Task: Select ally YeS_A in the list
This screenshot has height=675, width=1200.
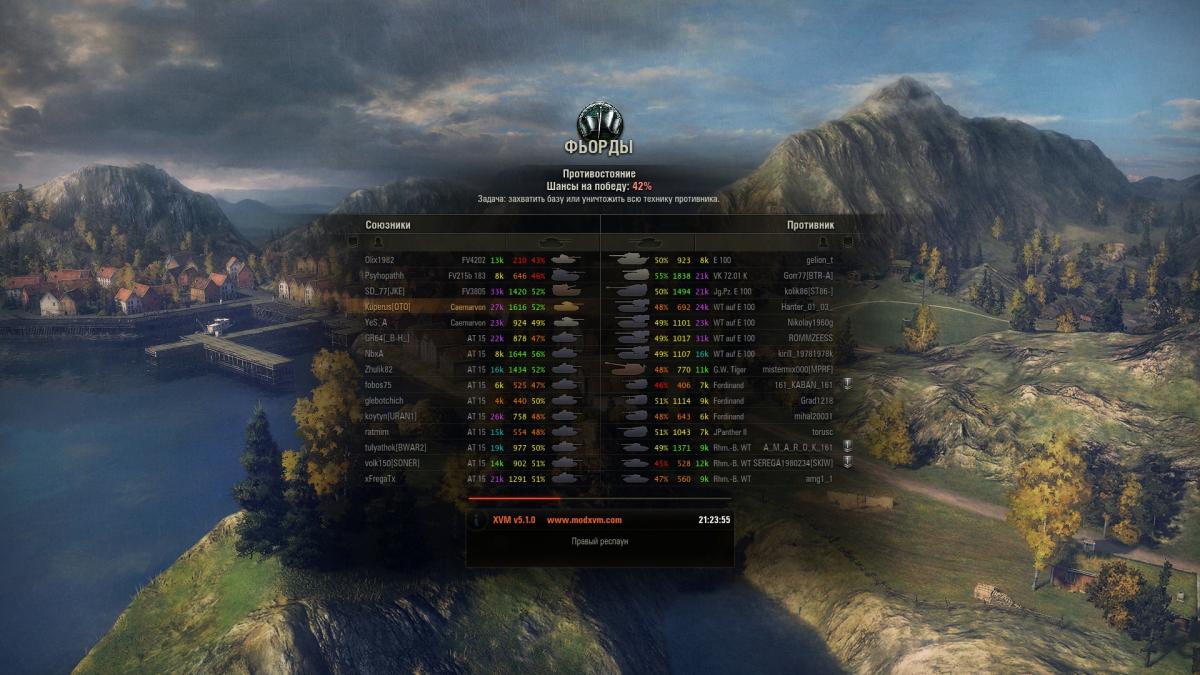Action: [377, 323]
